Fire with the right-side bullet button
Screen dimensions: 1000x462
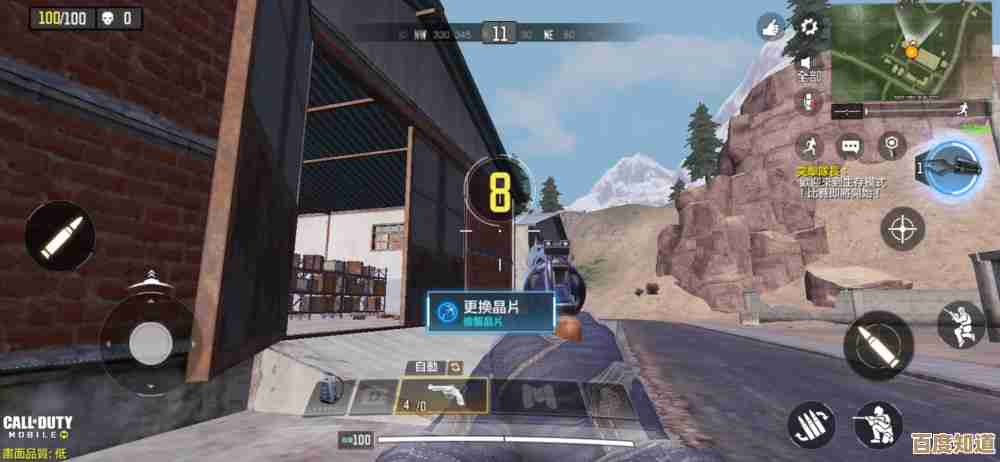point(877,345)
